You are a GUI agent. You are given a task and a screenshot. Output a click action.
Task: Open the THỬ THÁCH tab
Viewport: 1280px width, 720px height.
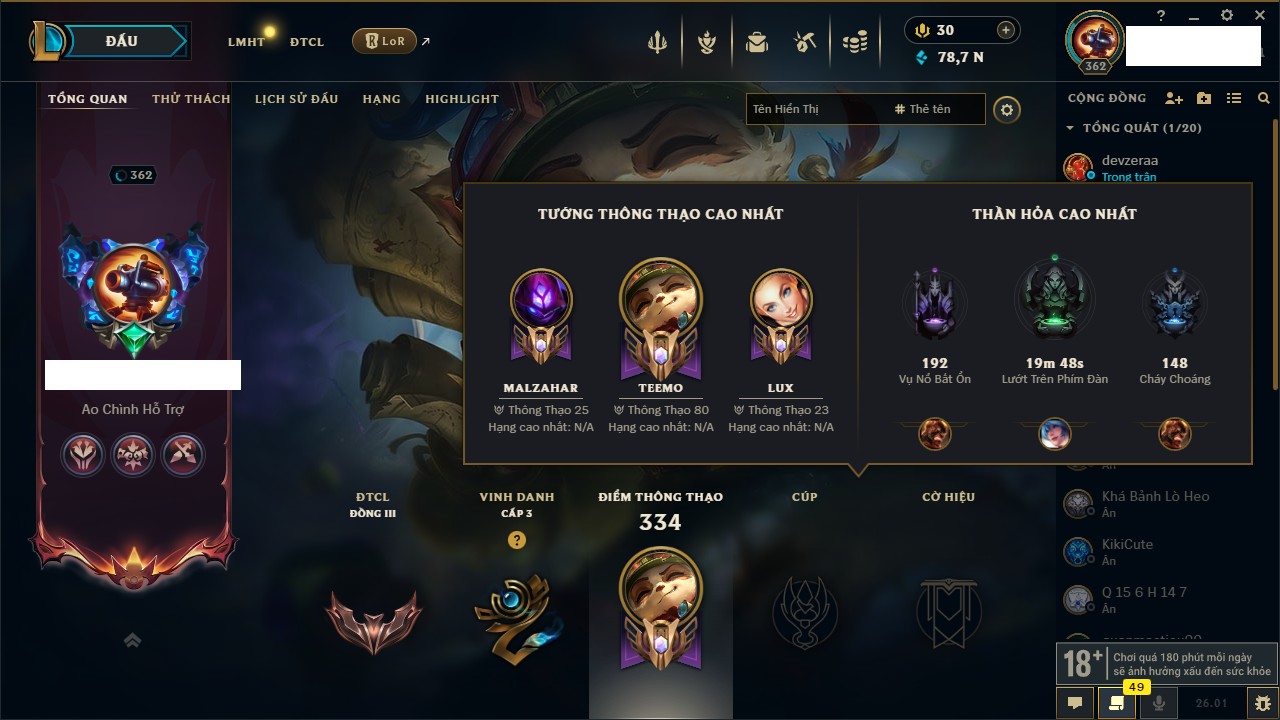pos(191,99)
